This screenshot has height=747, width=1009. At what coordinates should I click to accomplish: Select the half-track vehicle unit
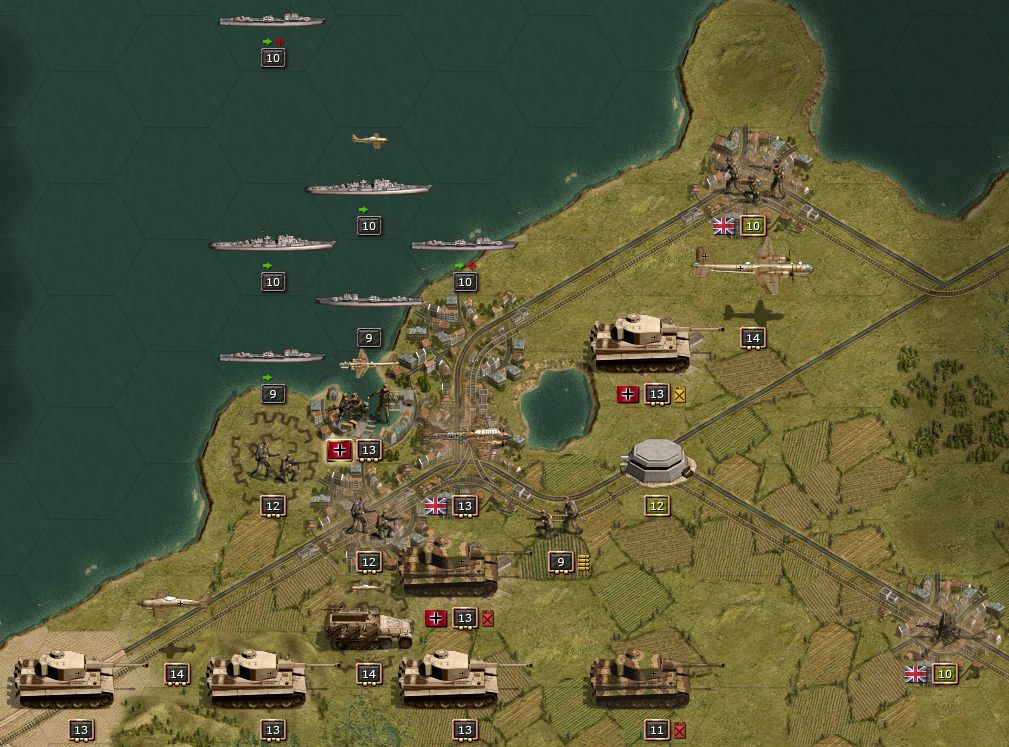pyautogui.click(x=367, y=627)
